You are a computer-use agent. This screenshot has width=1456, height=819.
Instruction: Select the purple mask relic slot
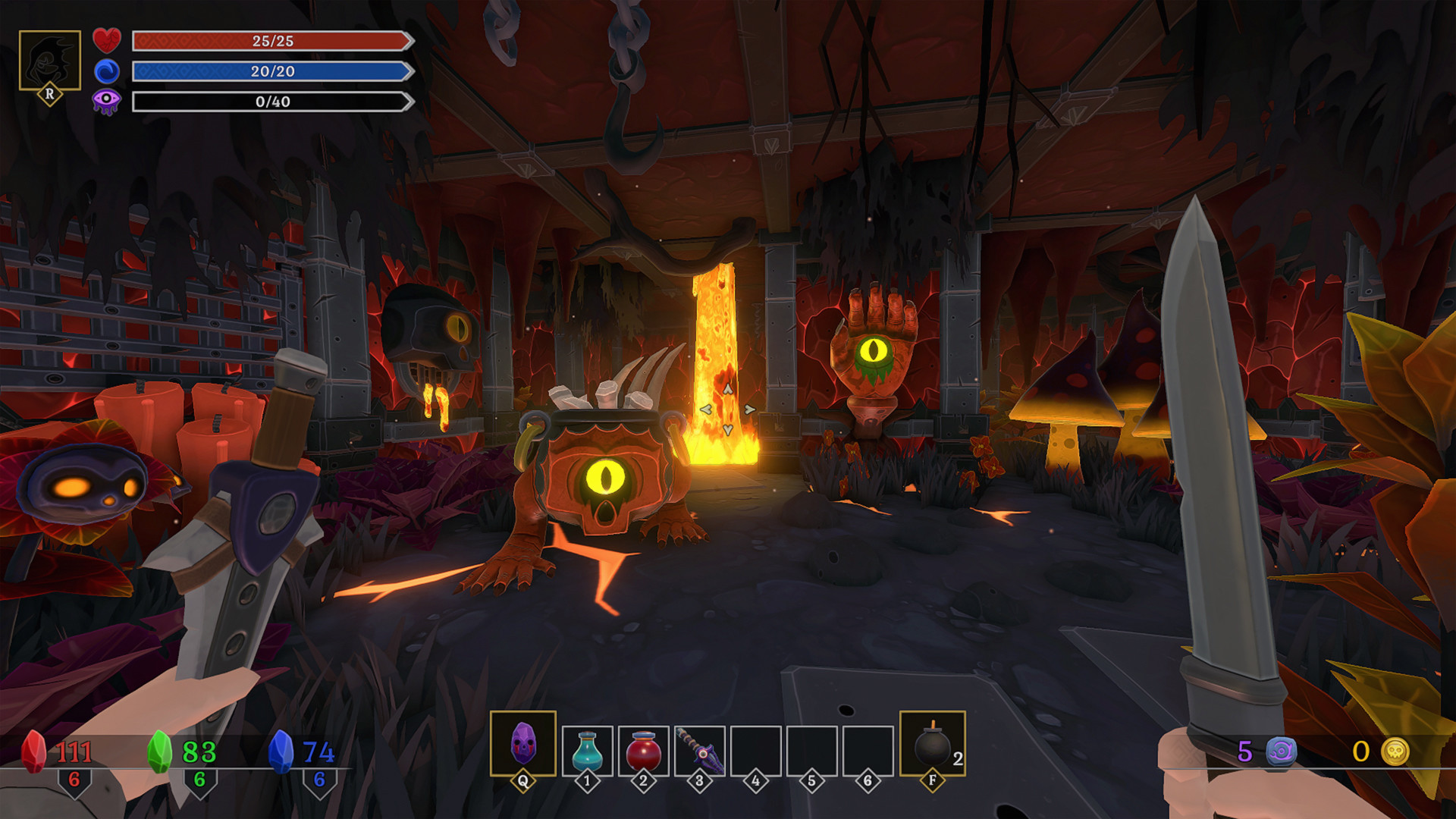click(x=522, y=743)
